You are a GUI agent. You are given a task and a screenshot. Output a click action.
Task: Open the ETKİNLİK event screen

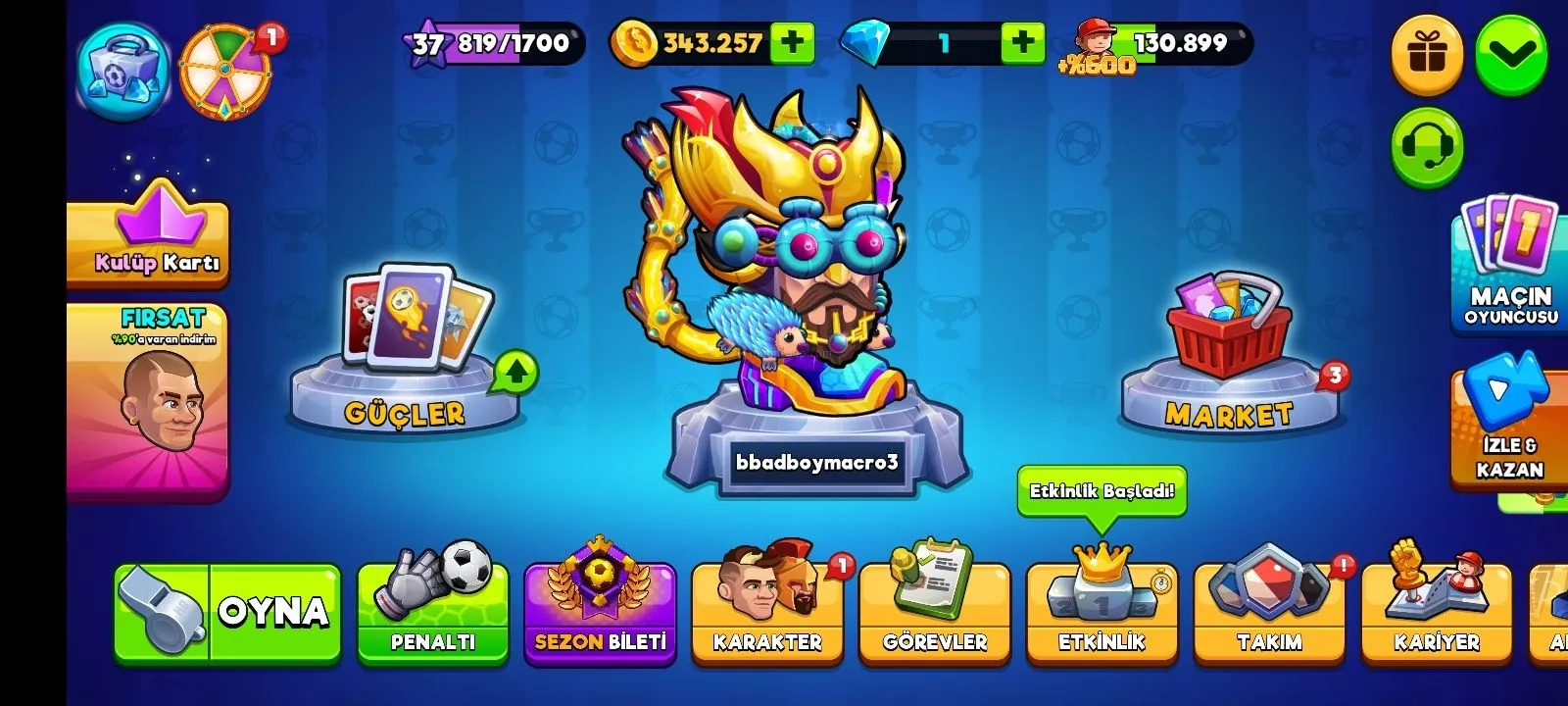click(x=1102, y=613)
